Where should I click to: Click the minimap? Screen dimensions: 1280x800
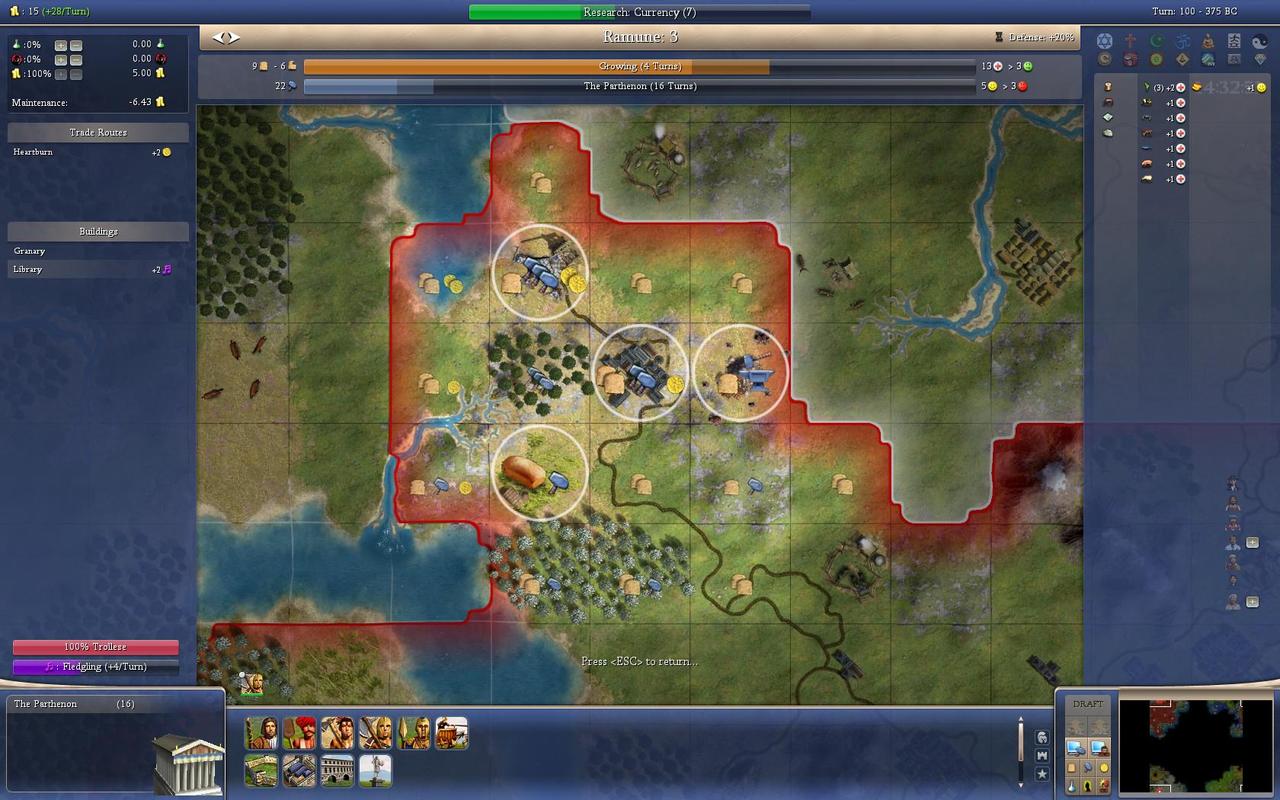pyautogui.click(x=1180, y=745)
